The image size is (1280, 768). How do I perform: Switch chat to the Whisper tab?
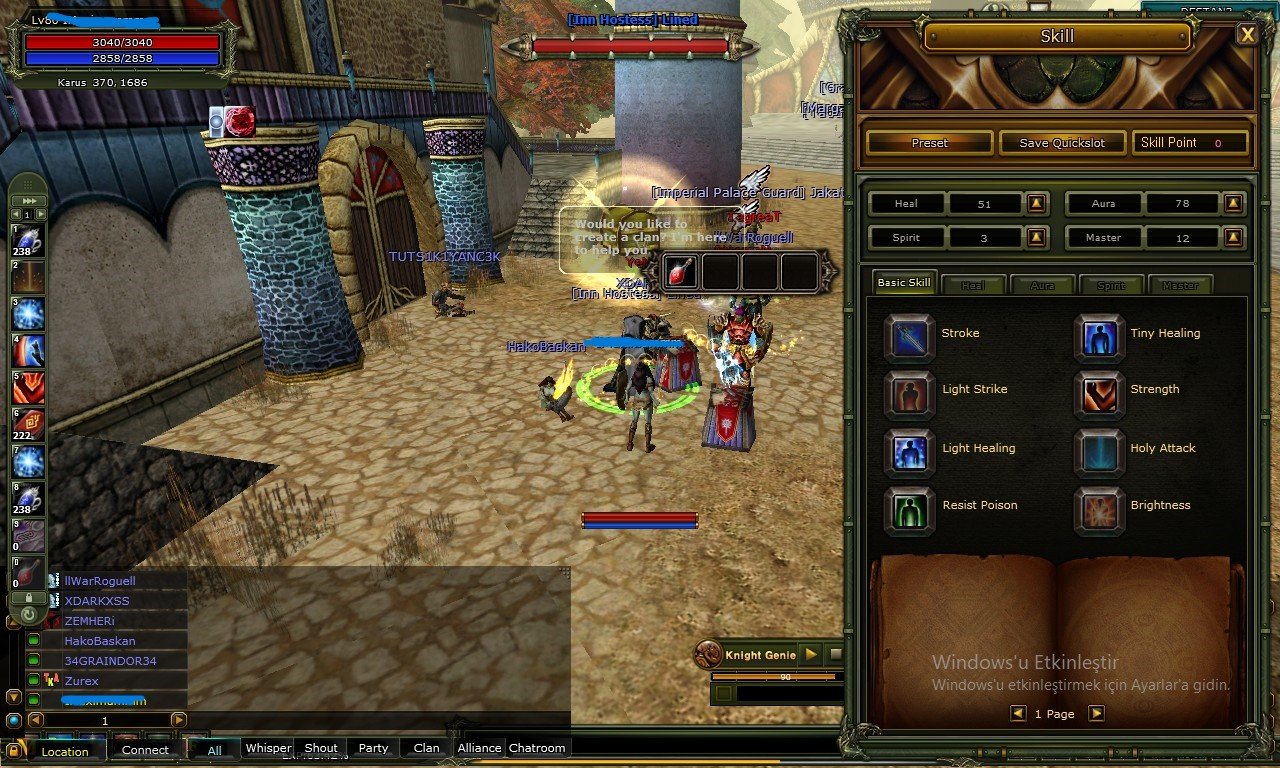268,748
